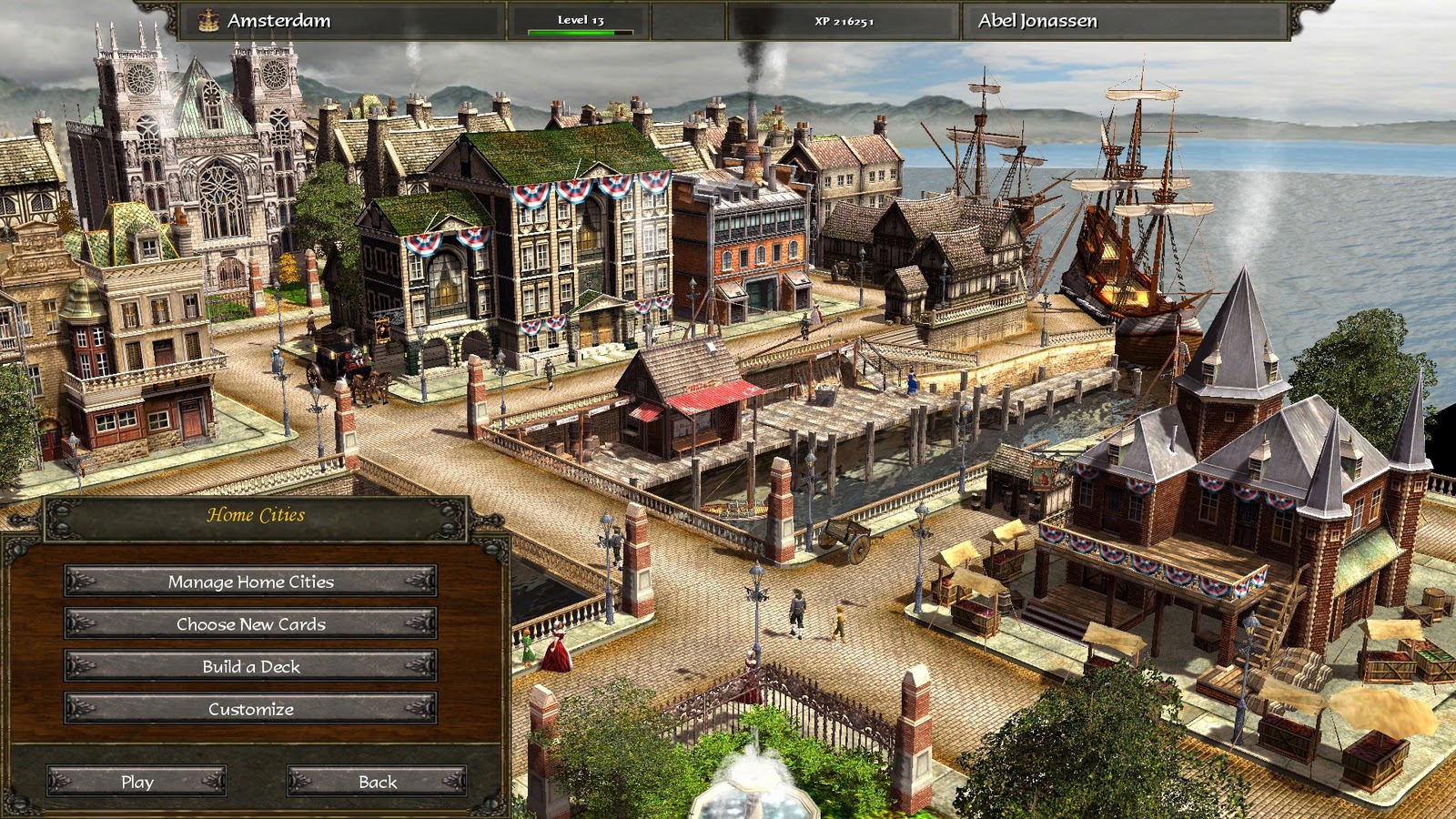Screen dimensions: 1456x819
Task: Open the Customize screen
Action: pyautogui.click(x=248, y=709)
